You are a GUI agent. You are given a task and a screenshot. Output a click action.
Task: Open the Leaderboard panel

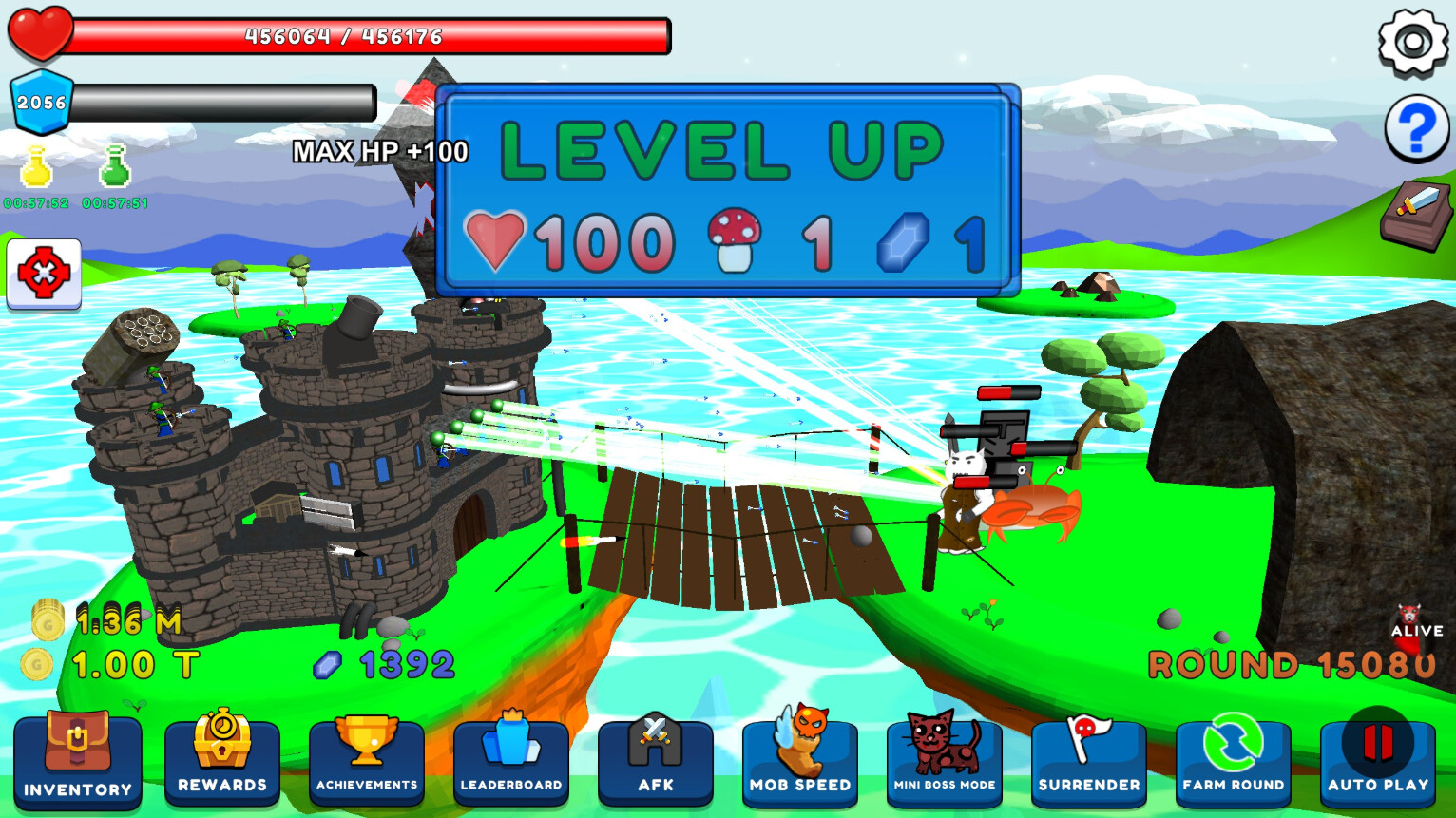[x=511, y=760]
